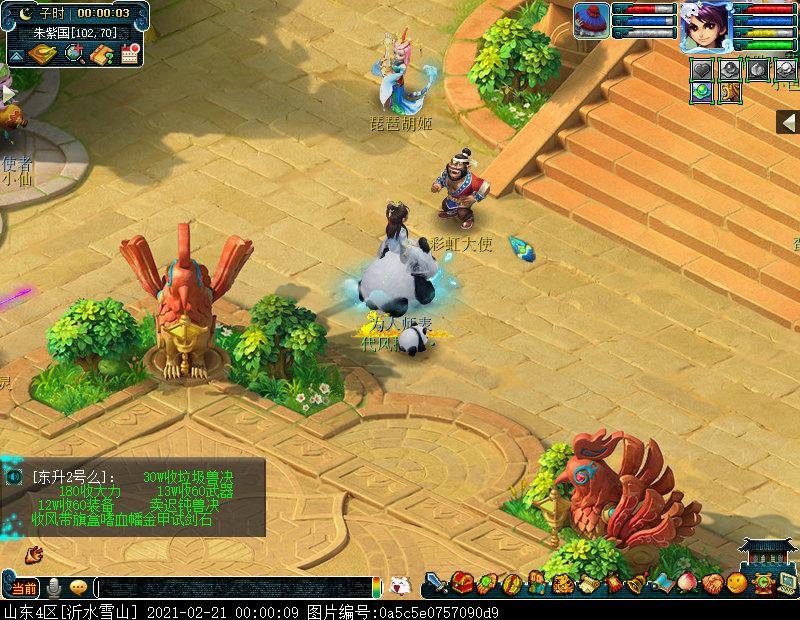Click the golden bell icon
This screenshot has height=620, width=800.
pyautogui.click(x=636, y=583)
